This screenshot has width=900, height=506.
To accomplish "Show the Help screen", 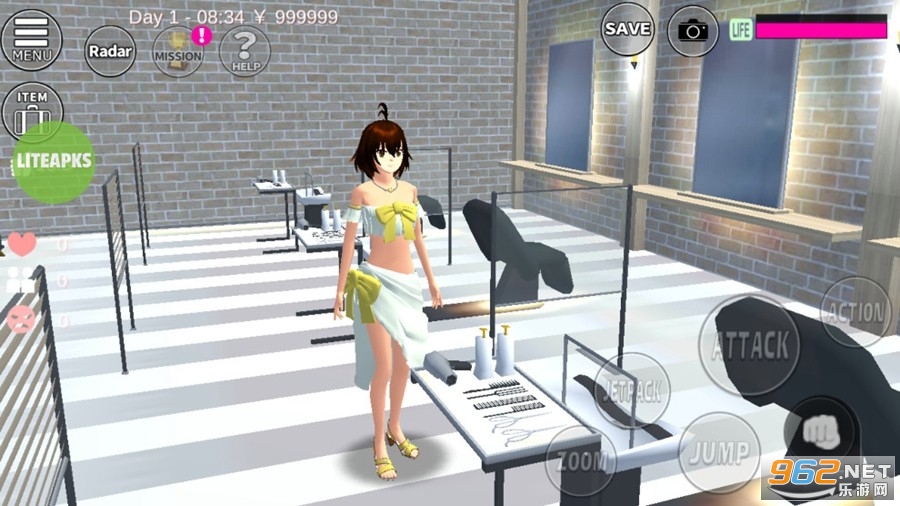I will pyautogui.click(x=245, y=51).
